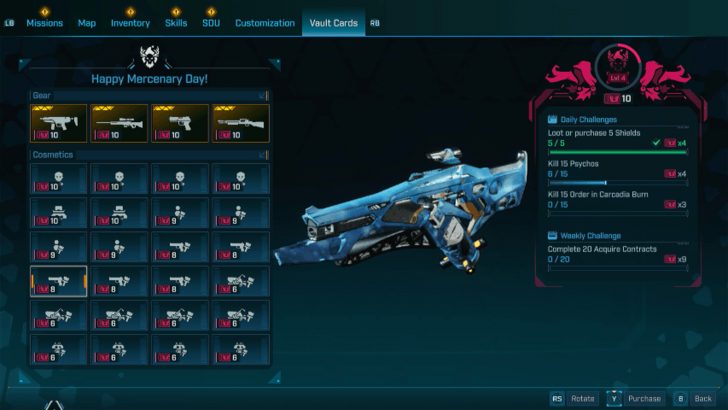Select the shotgun gear reward slot
728x410 pixels.
click(x=240, y=123)
